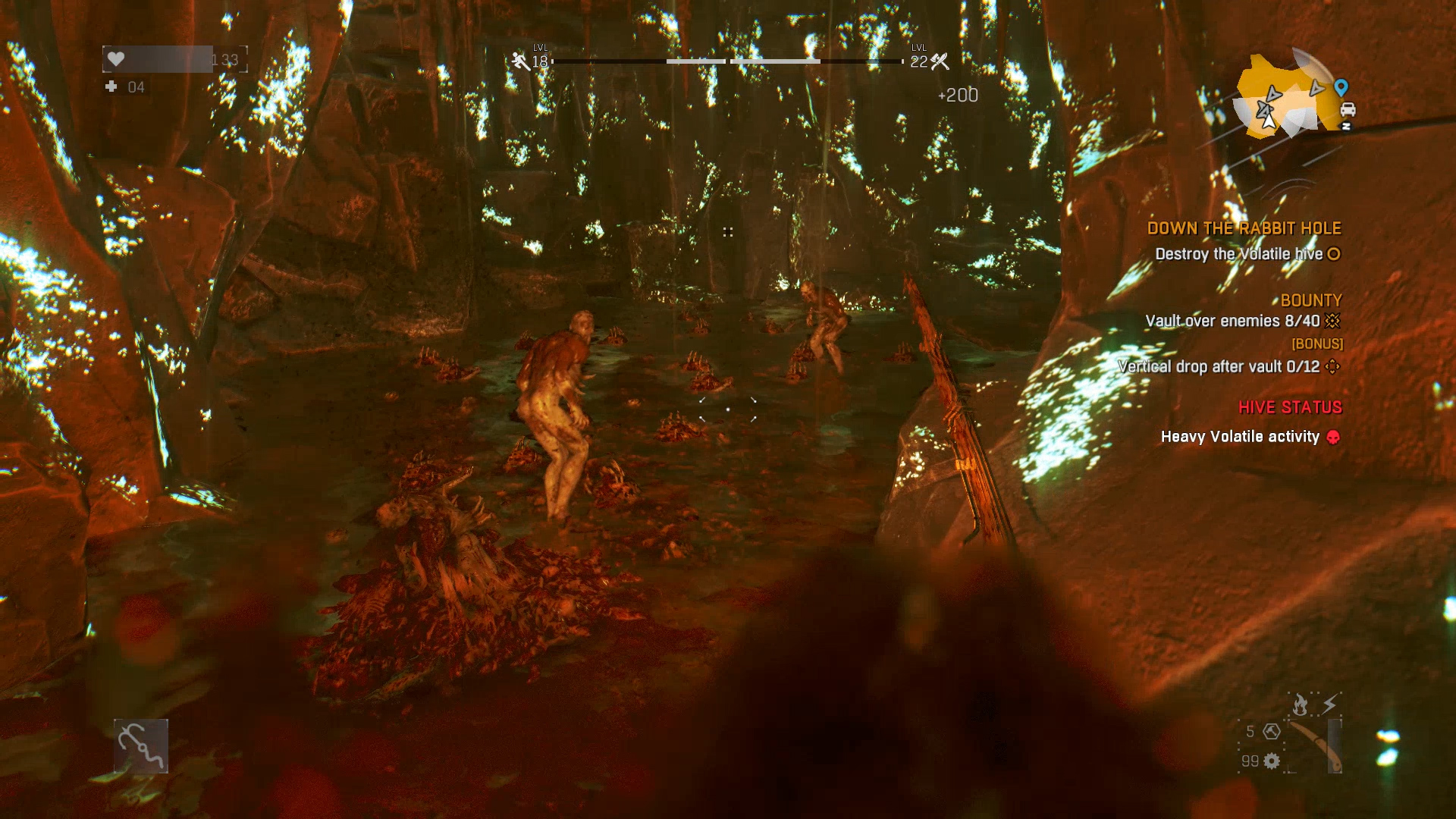Open the Vault over enemies bounty
The width and height of the screenshot is (1456, 819).
1232,321
